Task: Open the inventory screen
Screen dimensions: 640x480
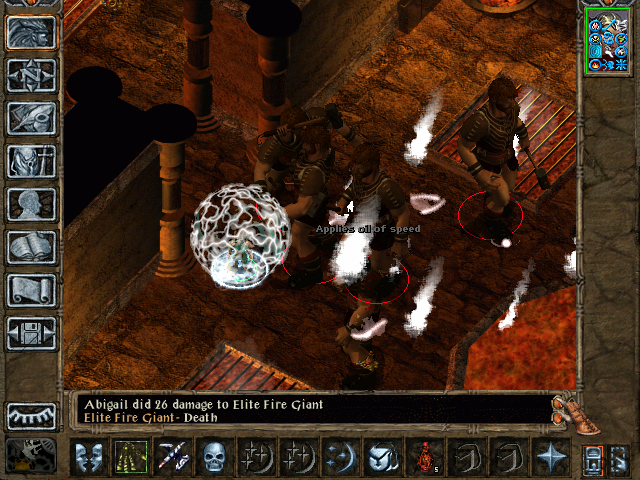Action: point(31,161)
